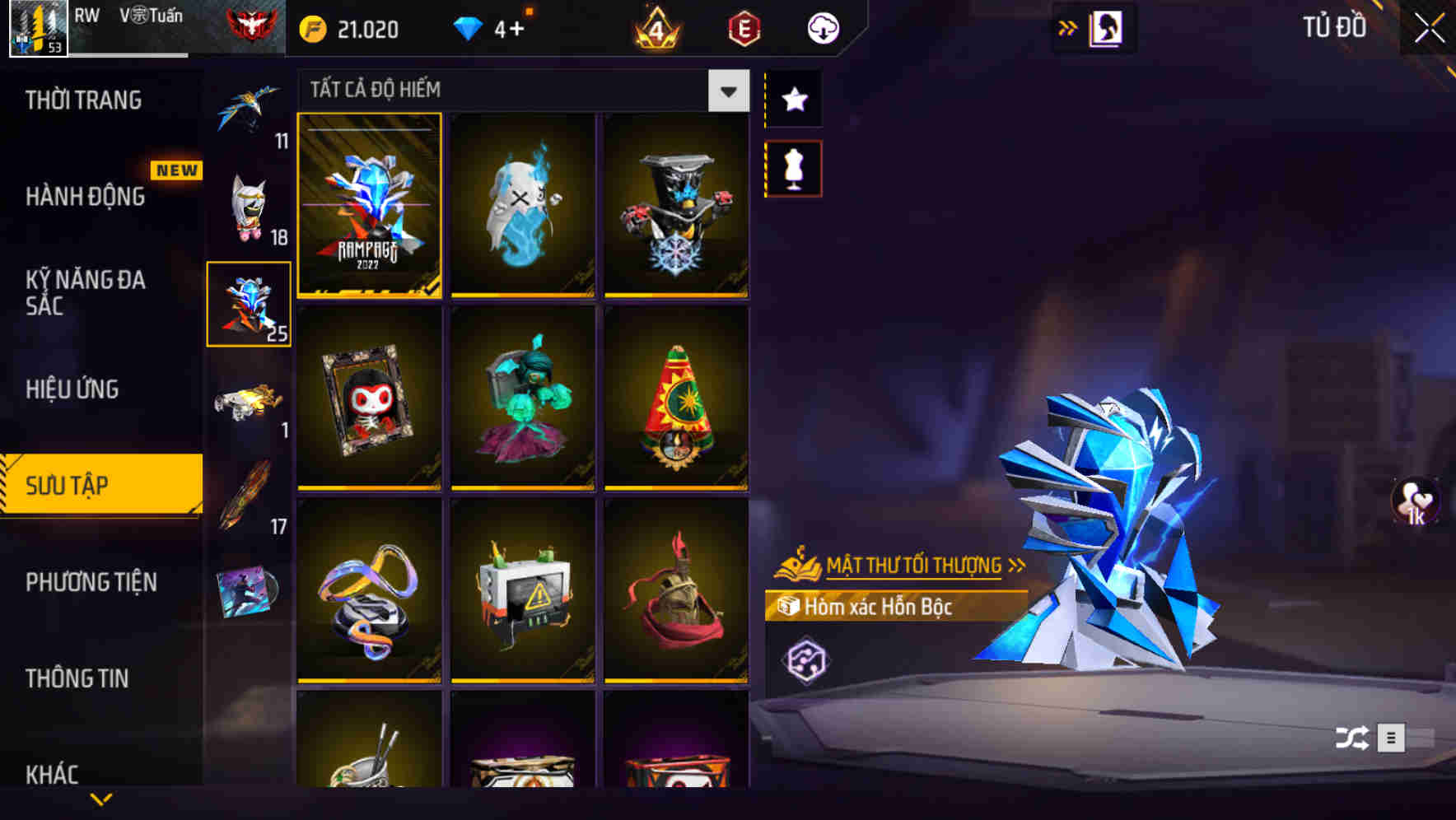The height and width of the screenshot is (820, 1456).
Task: Toggle the favorite star filter
Action: click(793, 100)
